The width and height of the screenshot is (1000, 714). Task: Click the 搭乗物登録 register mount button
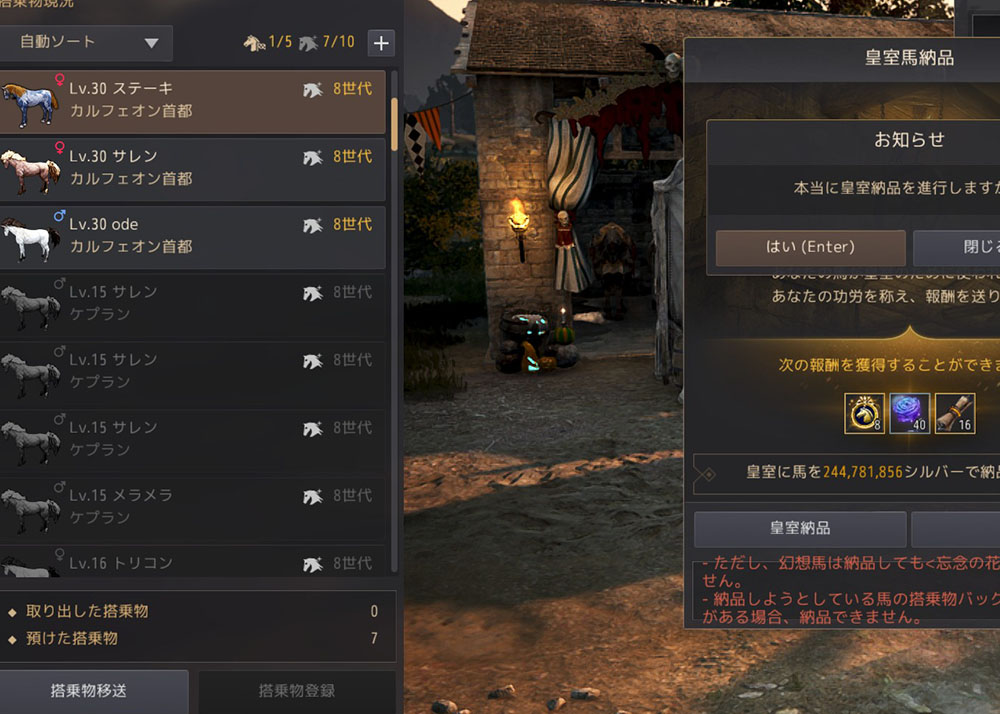[x=296, y=690]
